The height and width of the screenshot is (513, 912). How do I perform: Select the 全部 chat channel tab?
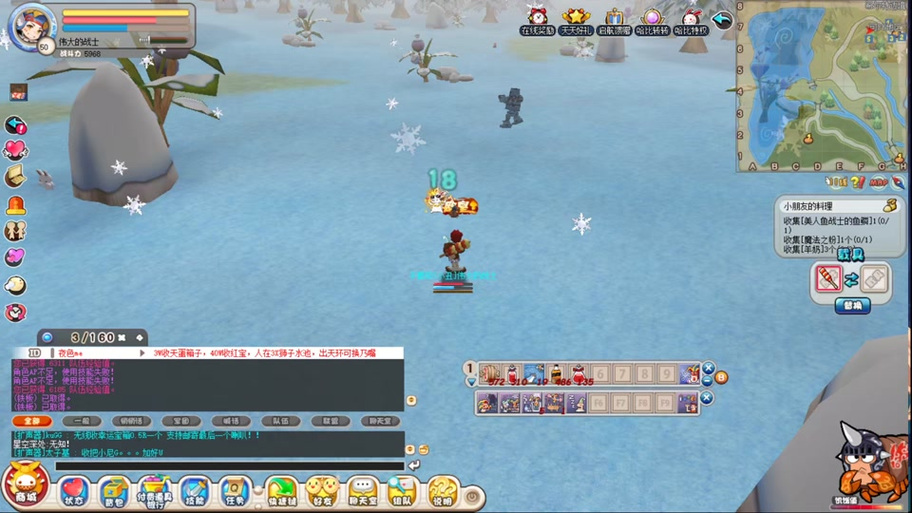32,421
